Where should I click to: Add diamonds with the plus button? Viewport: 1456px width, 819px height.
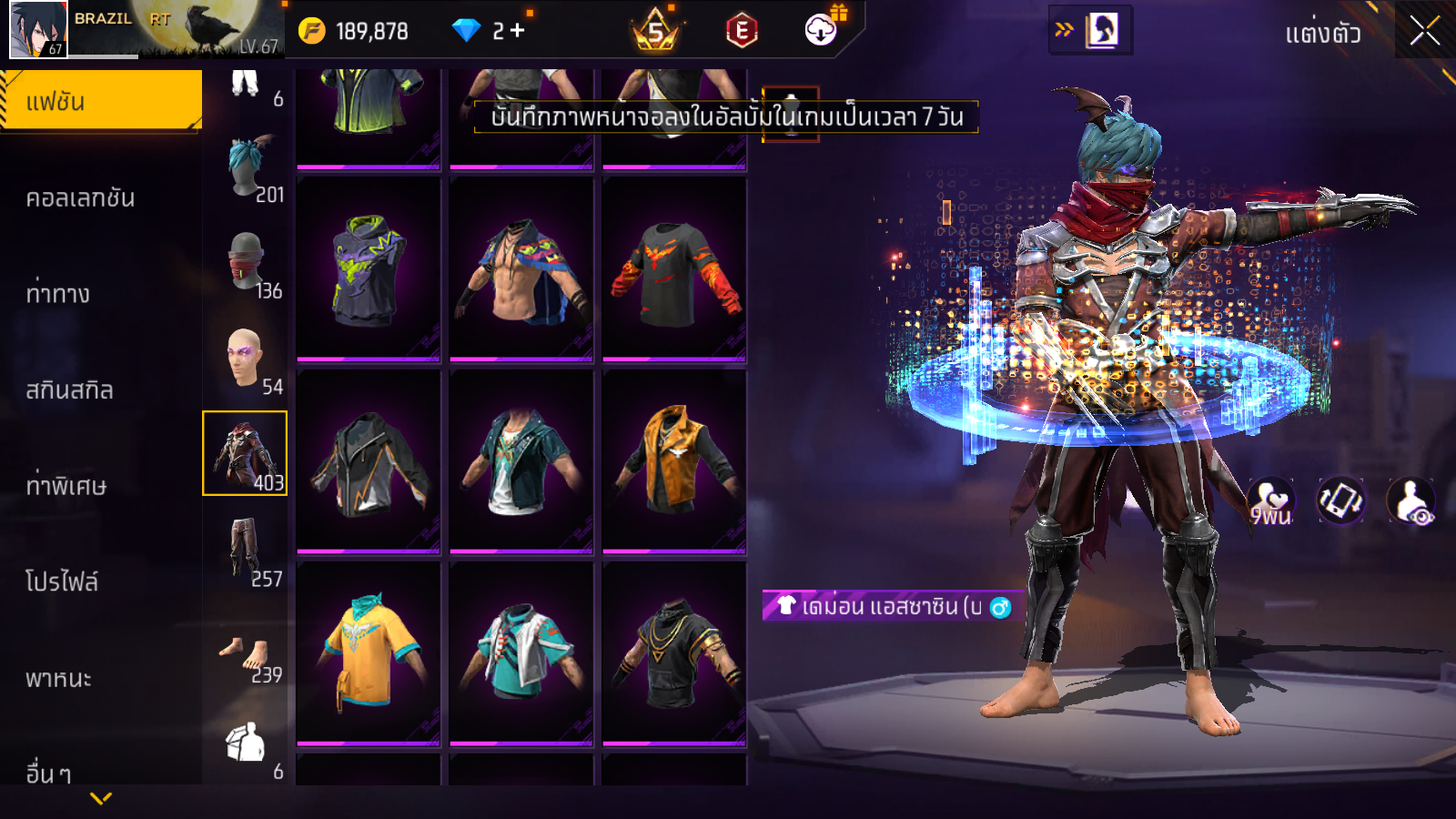pyautogui.click(x=518, y=31)
